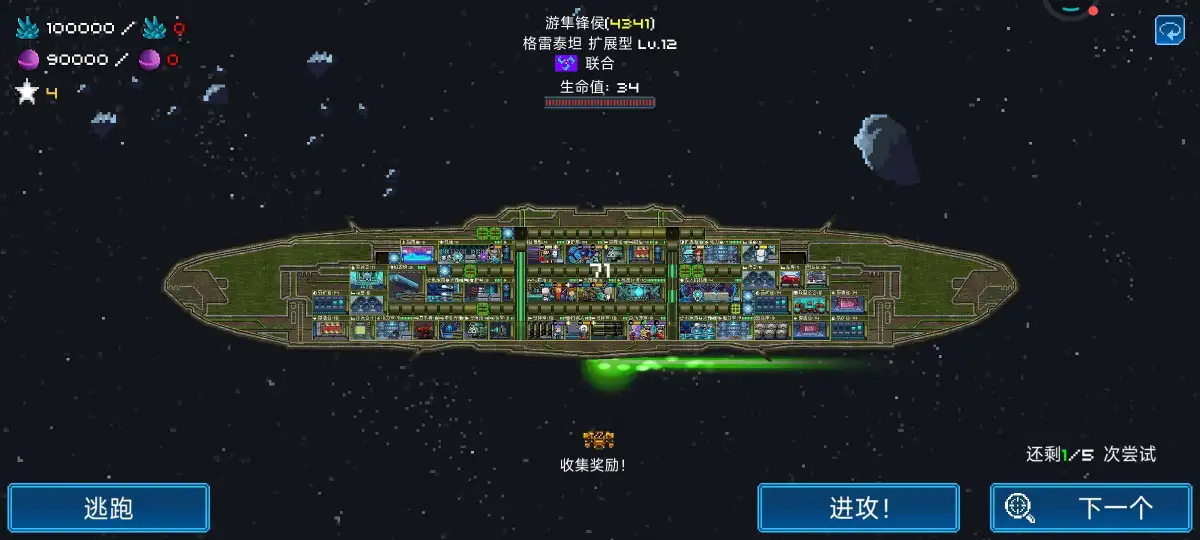Collect the reward chest icon
Screen dimensions: 1200x540
coord(598,439)
